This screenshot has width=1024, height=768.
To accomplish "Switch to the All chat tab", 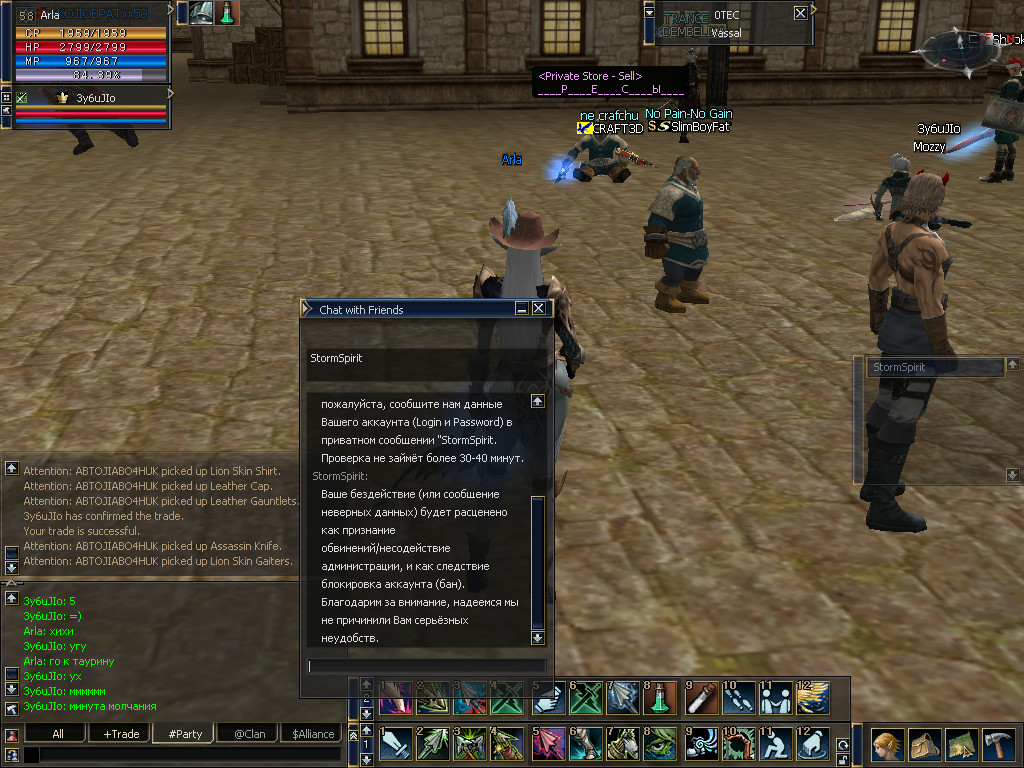I will (58, 733).
